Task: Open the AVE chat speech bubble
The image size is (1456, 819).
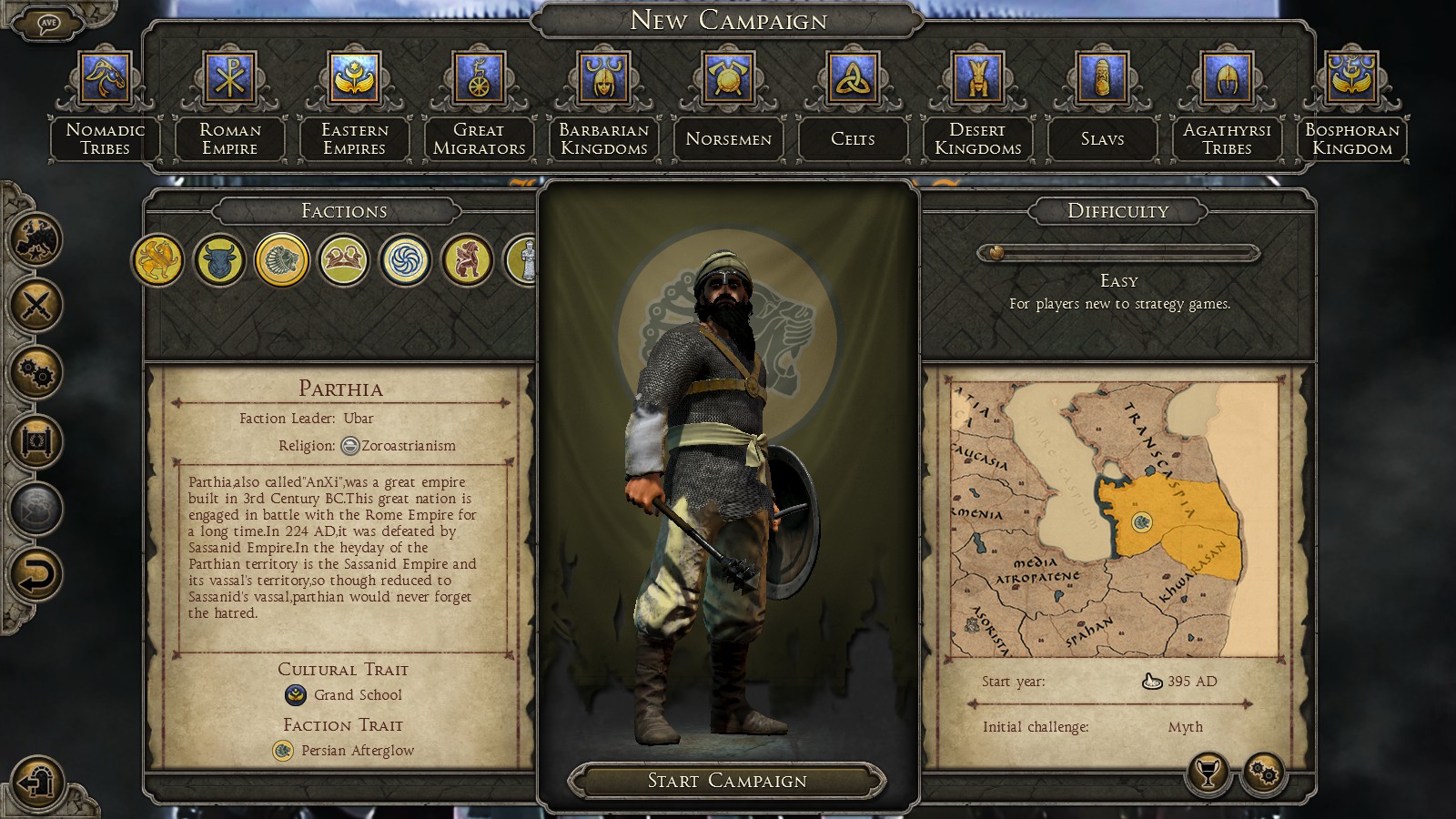Action: 48,24
